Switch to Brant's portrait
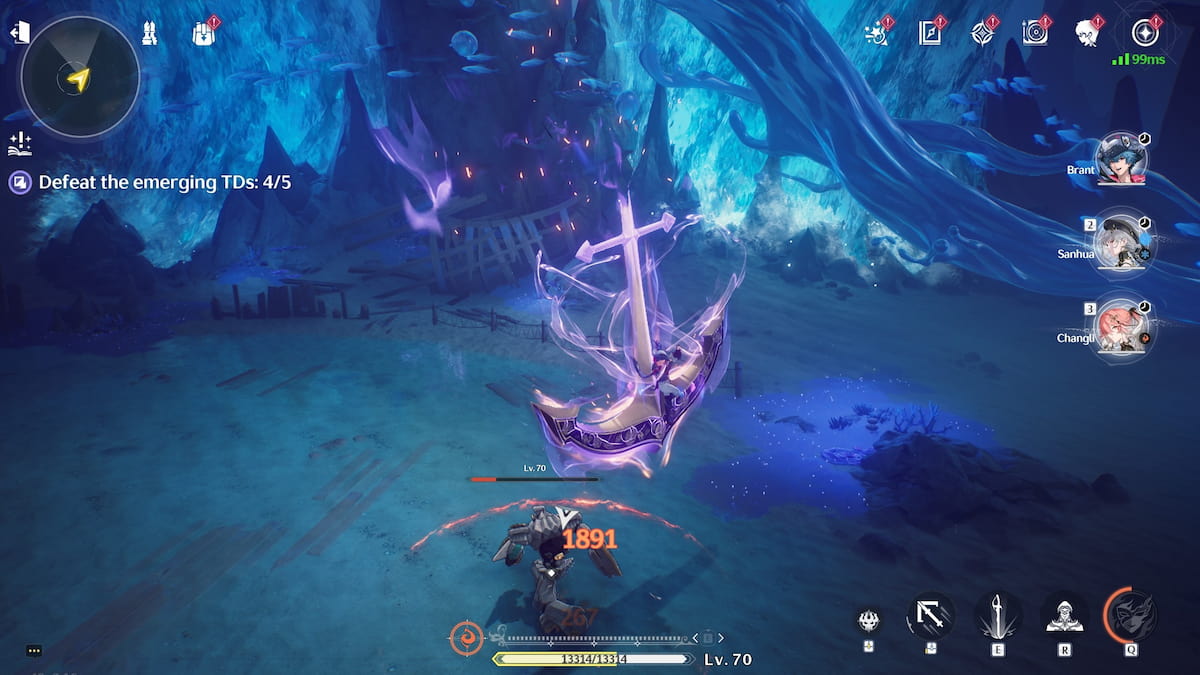Image resolution: width=1200 pixels, height=675 pixels. tap(1122, 160)
